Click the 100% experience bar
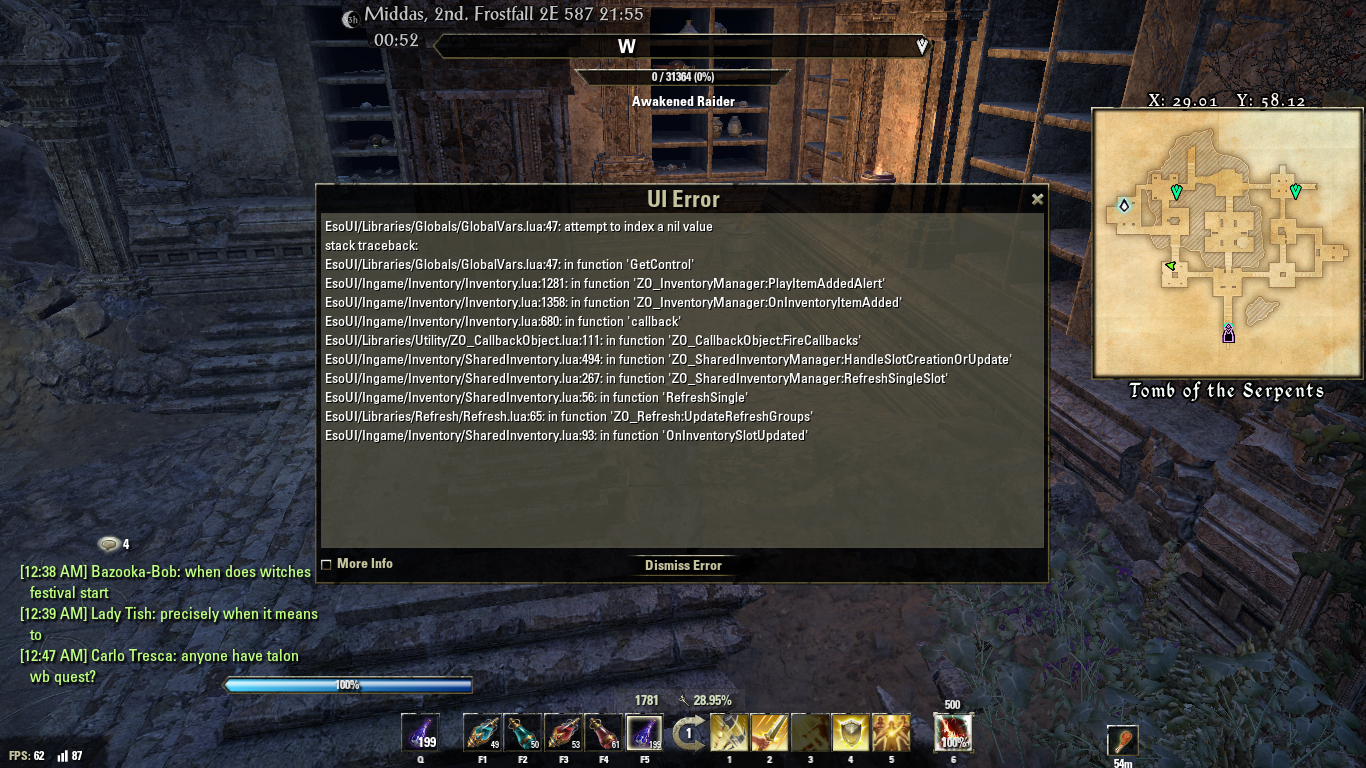 [x=349, y=686]
